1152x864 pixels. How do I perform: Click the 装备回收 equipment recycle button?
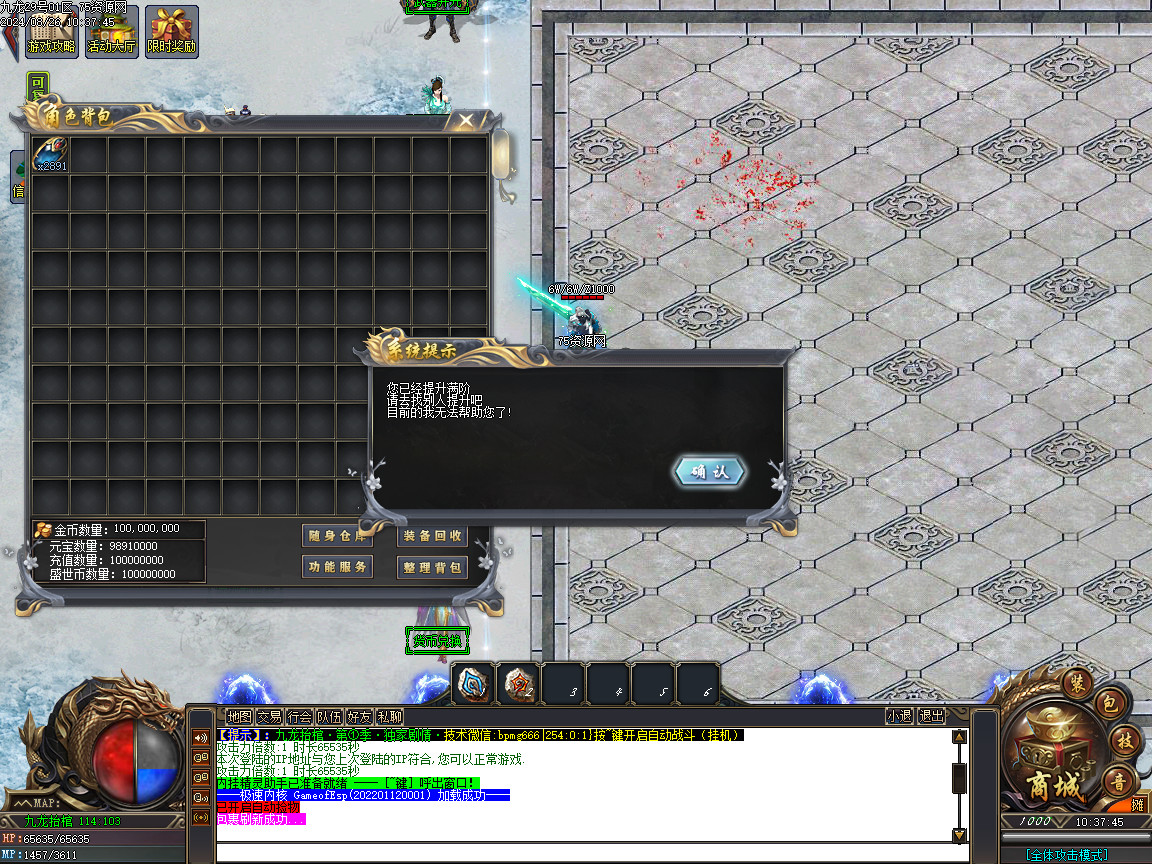(433, 536)
